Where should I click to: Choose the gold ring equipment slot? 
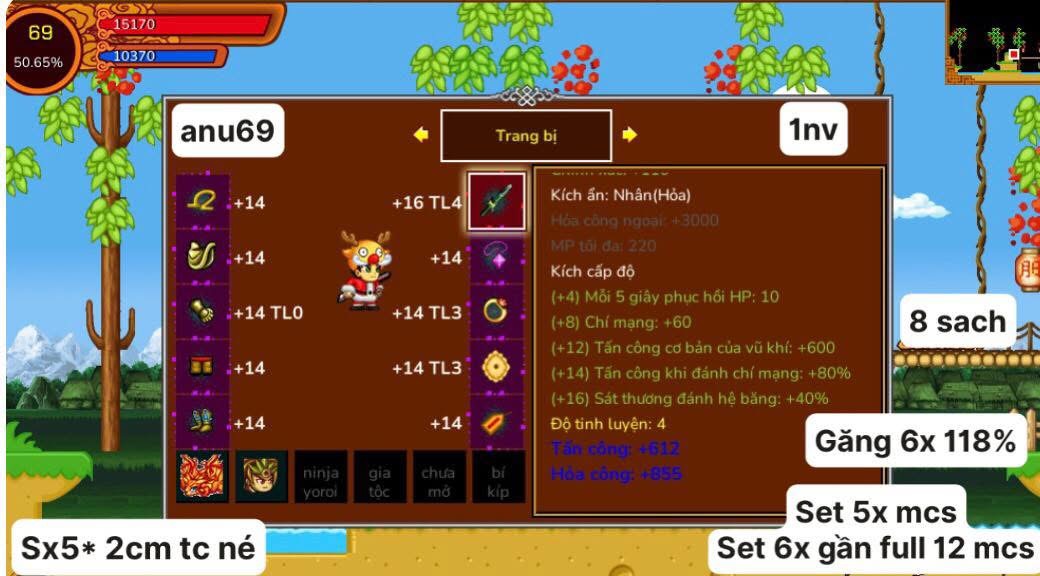(x=497, y=313)
